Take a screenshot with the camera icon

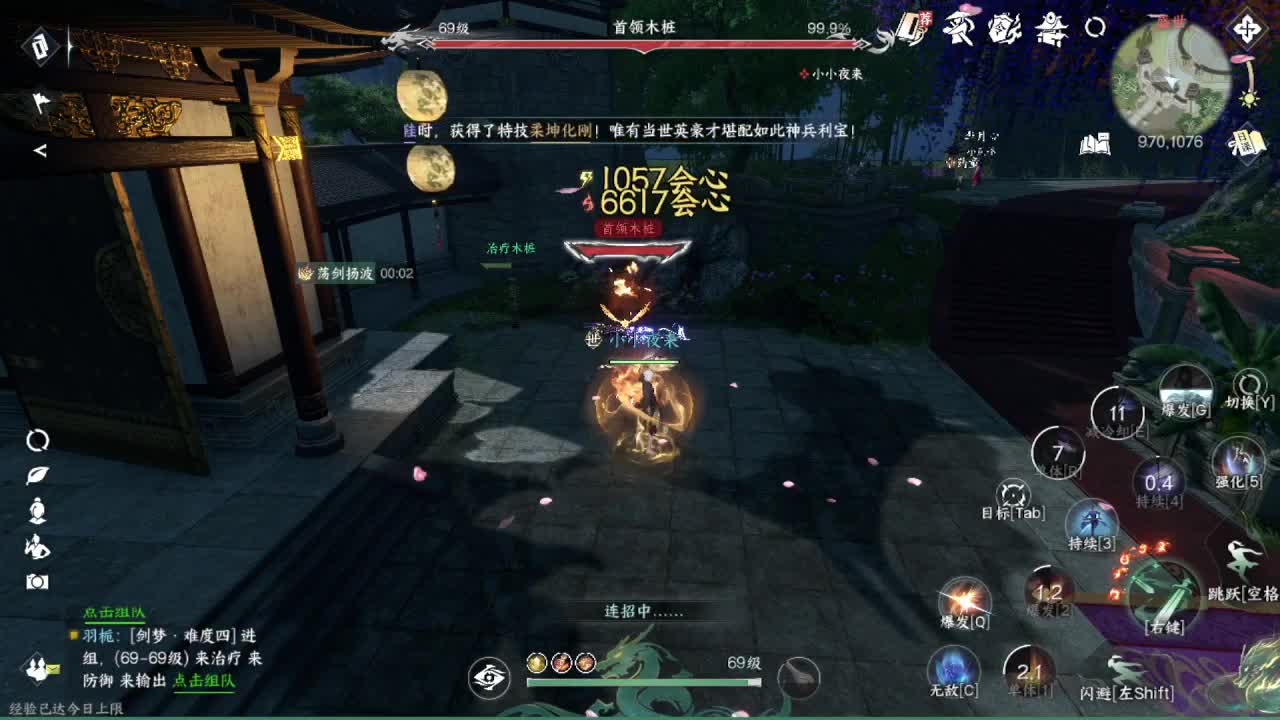click(x=35, y=580)
